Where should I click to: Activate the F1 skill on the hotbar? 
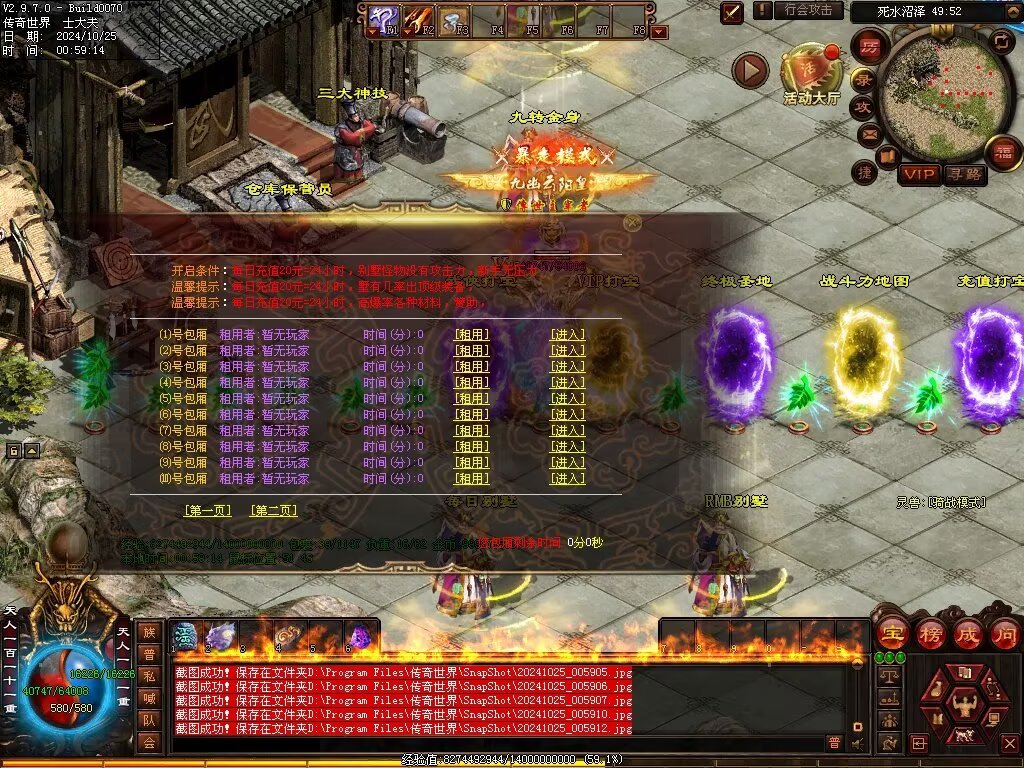pyautogui.click(x=385, y=17)
